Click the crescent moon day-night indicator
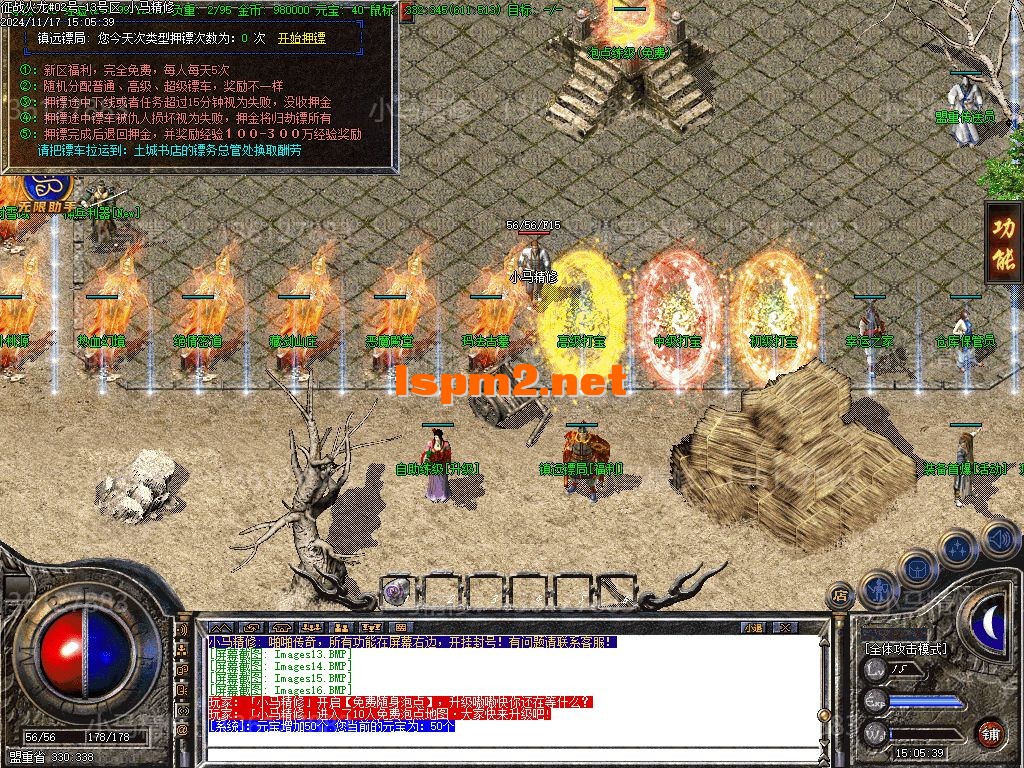 coord(990,623)
